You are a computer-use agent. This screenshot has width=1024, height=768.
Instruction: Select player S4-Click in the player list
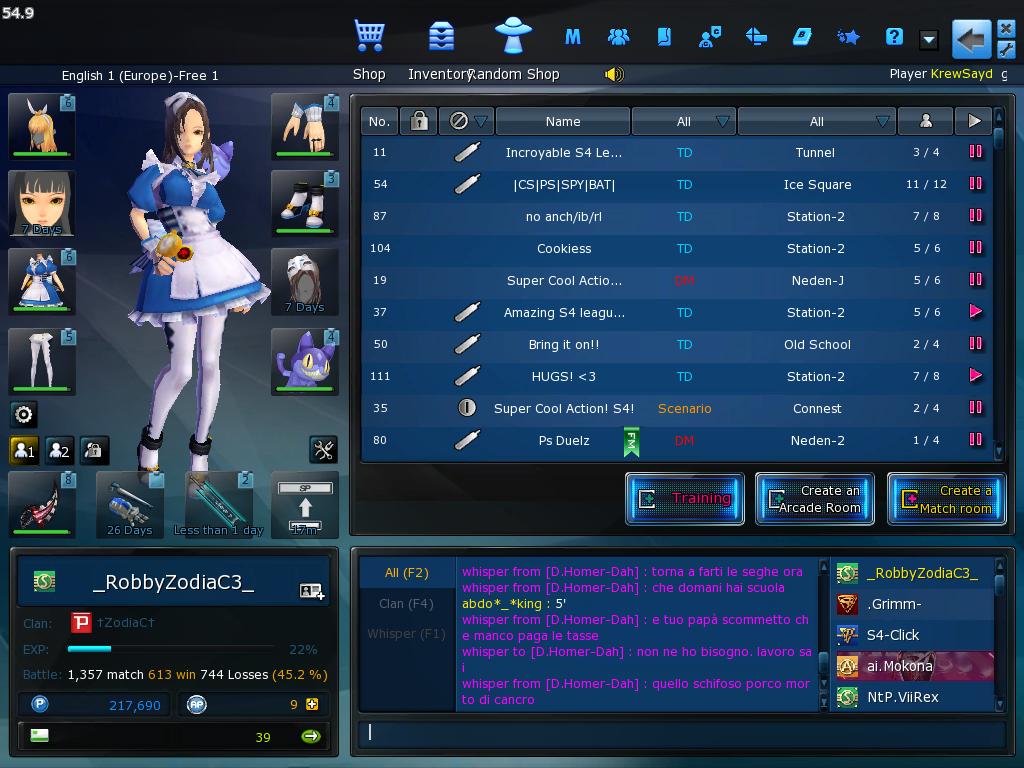click(x=893, y=635)
